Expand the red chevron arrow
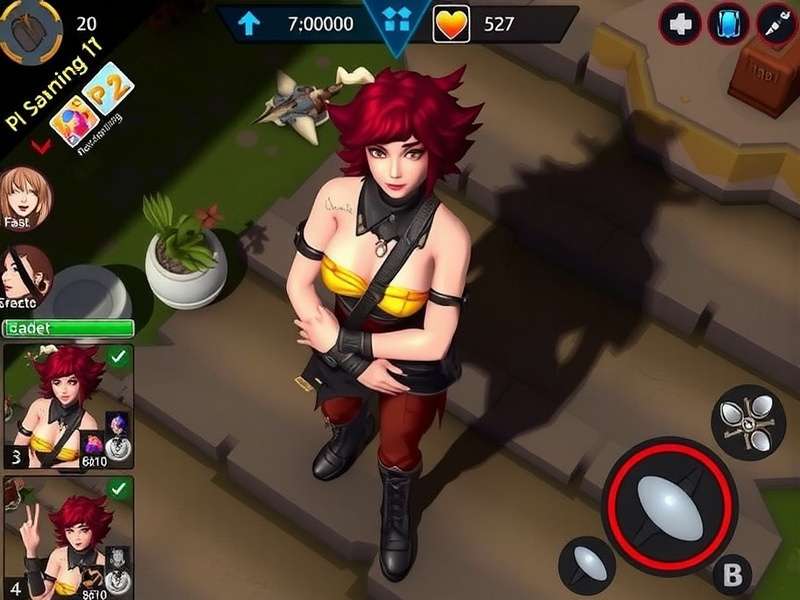 coord(41,147)
